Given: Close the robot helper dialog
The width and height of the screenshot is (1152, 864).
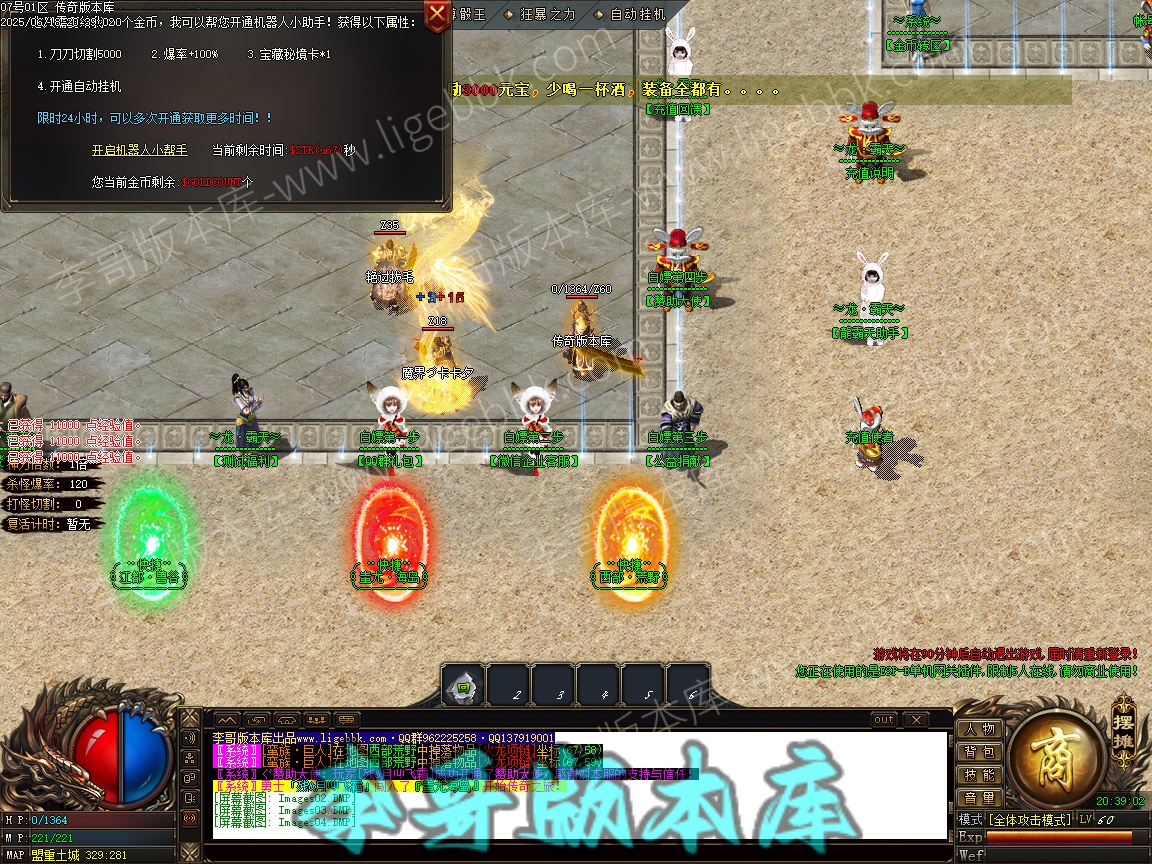Looking at the screenshot, I should click(x=437, y=15).
